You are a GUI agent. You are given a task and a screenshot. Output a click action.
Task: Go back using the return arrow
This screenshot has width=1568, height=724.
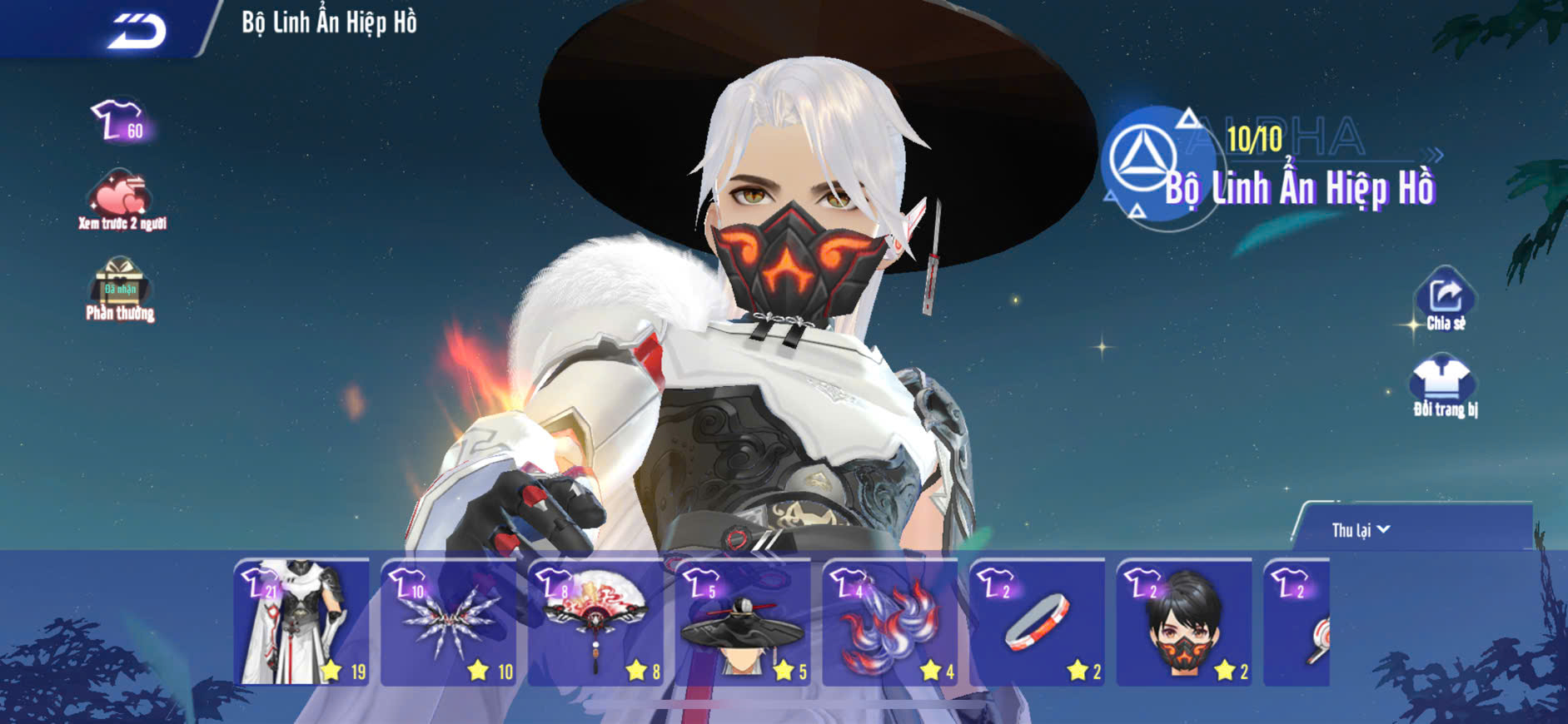coord(137,31)
